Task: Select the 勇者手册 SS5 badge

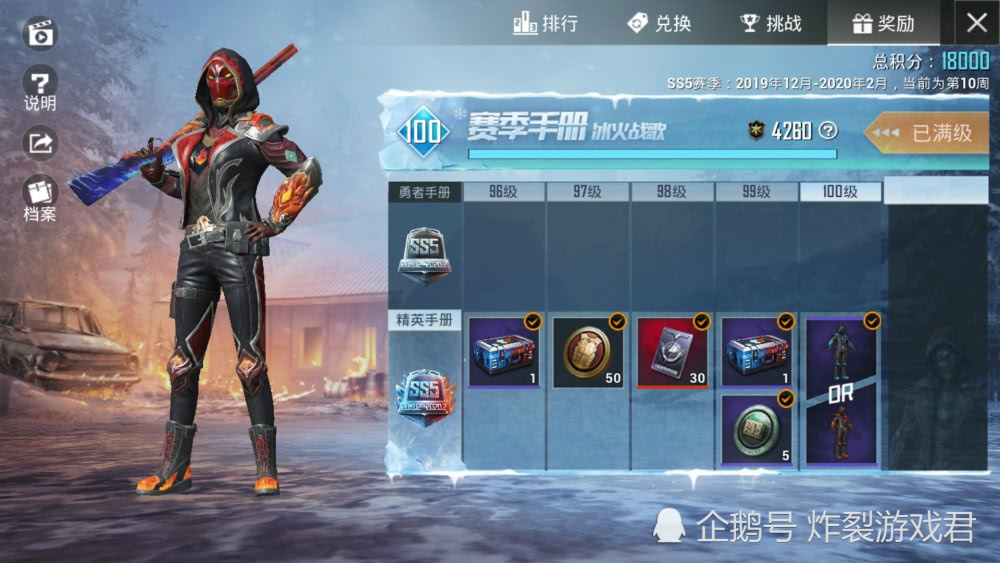Action: [424, 254]
